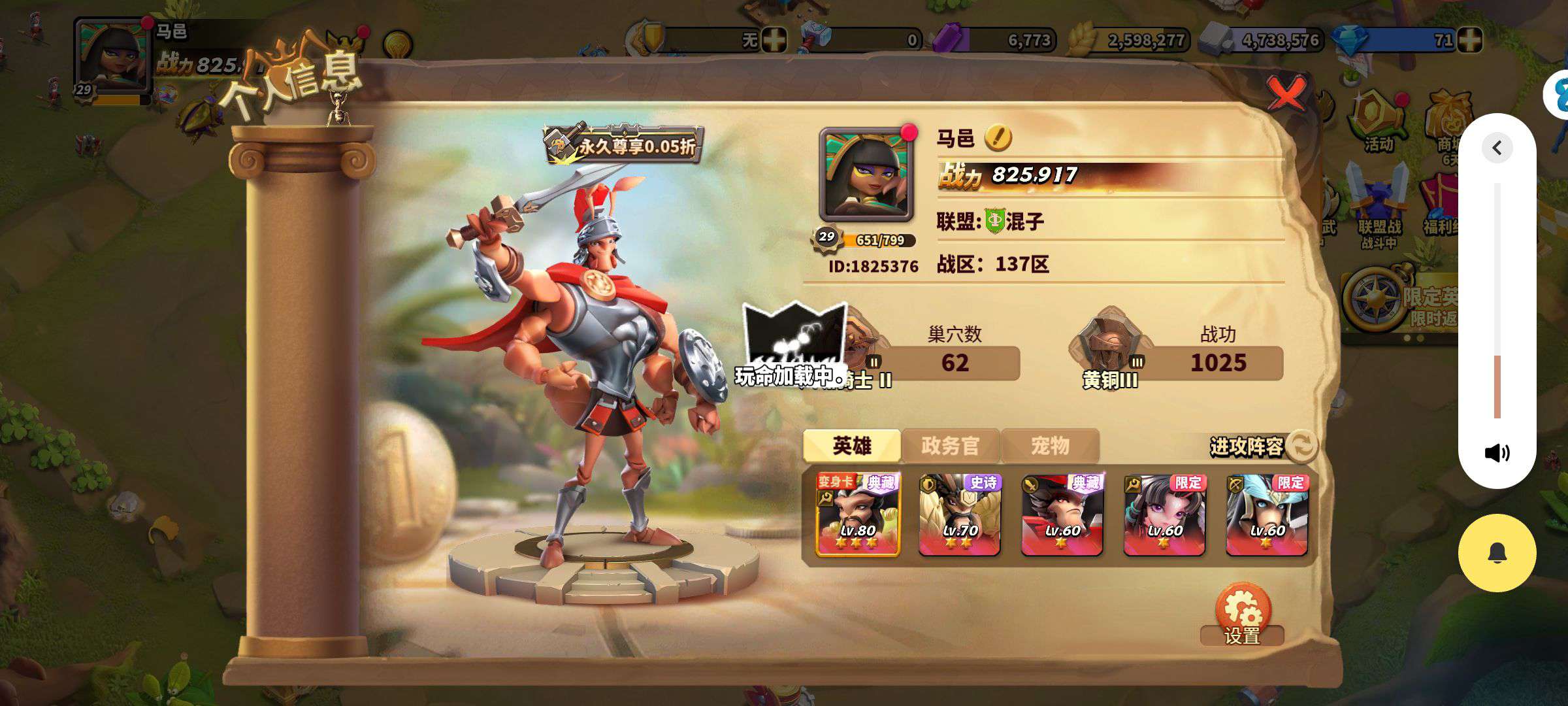
Task: Collapse the side overlay with the arrow
Action: 1497,148
